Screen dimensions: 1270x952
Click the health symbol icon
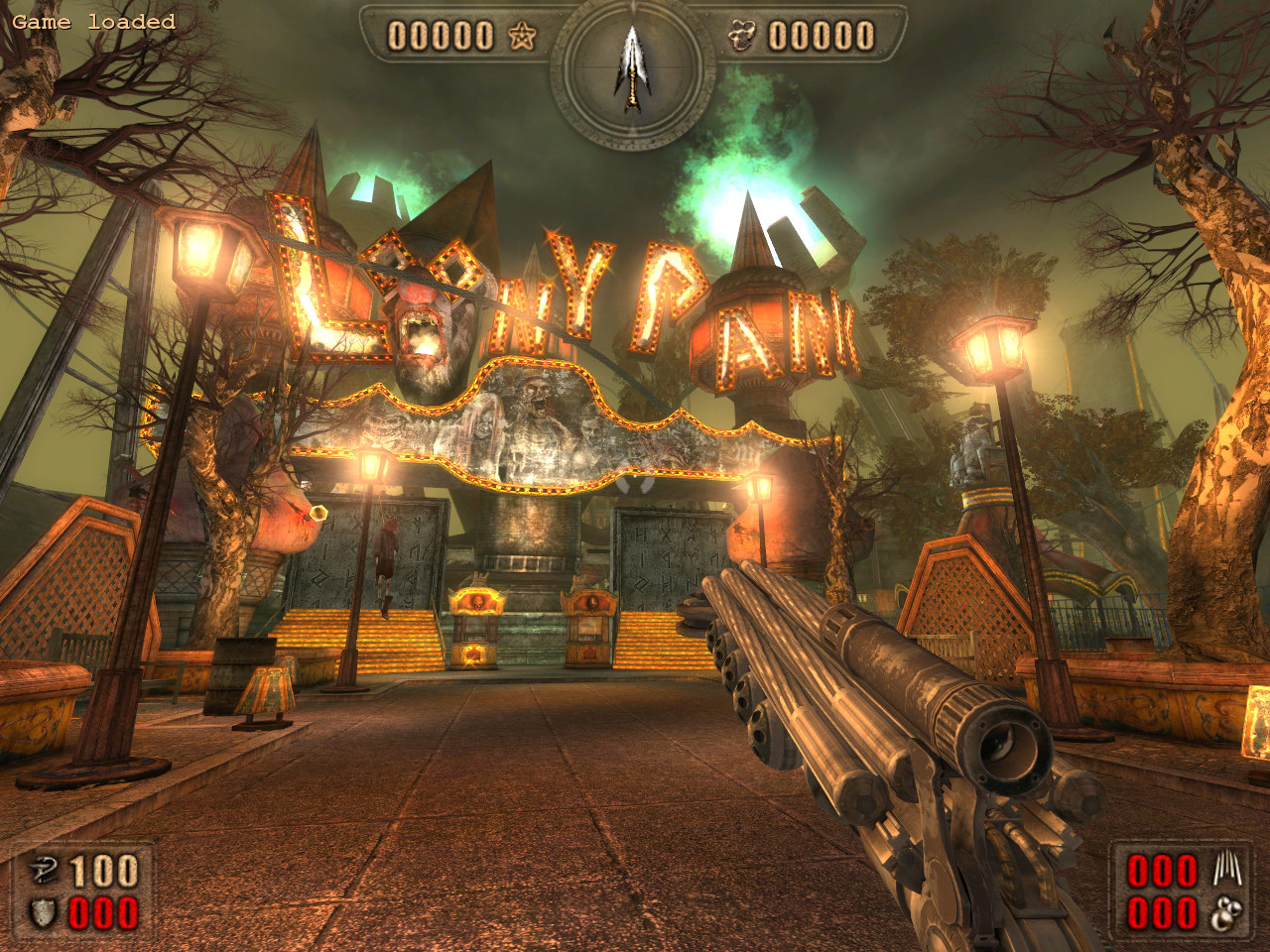pos(43,872)
